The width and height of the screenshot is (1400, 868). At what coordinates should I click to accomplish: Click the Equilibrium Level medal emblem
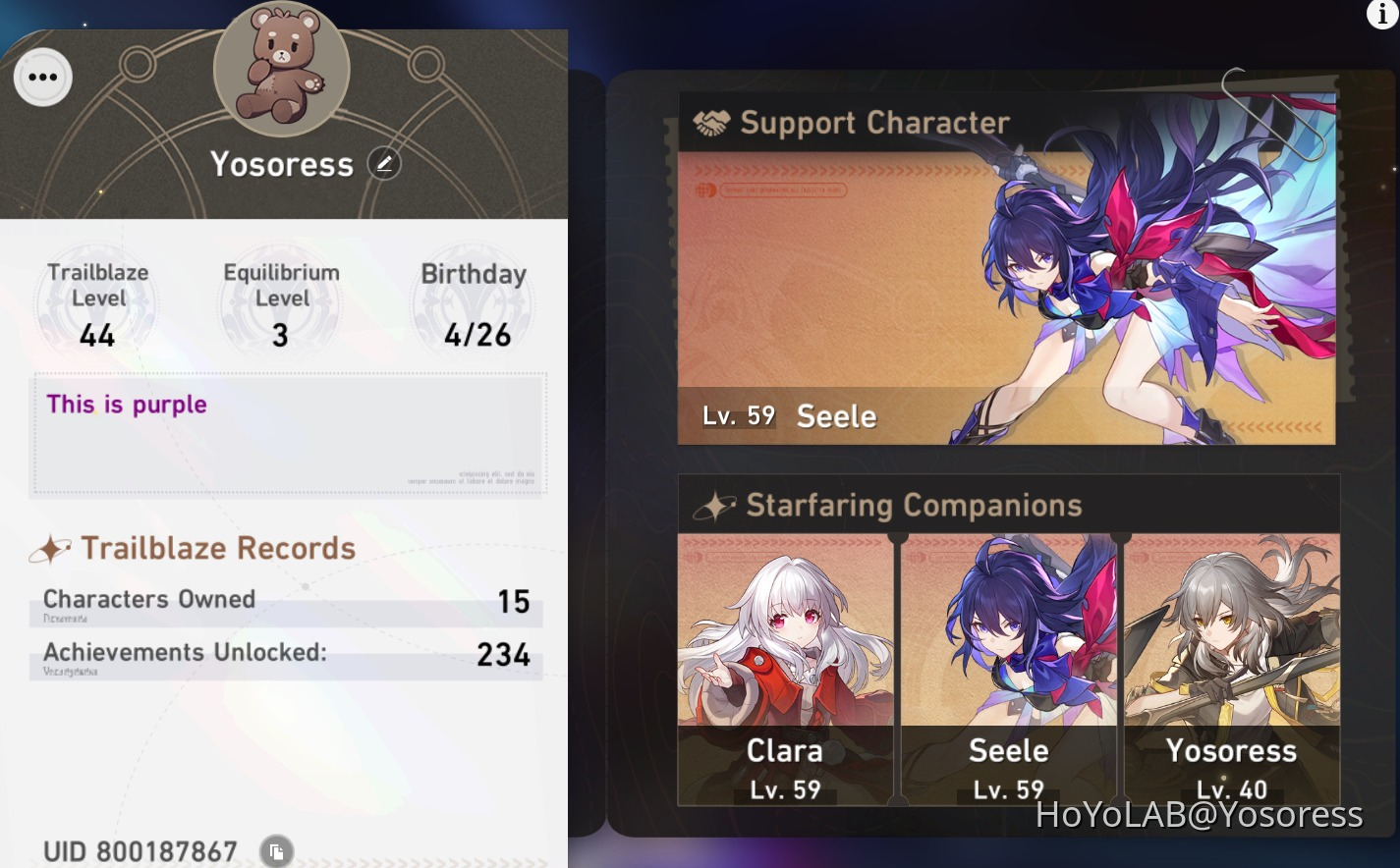281,304
